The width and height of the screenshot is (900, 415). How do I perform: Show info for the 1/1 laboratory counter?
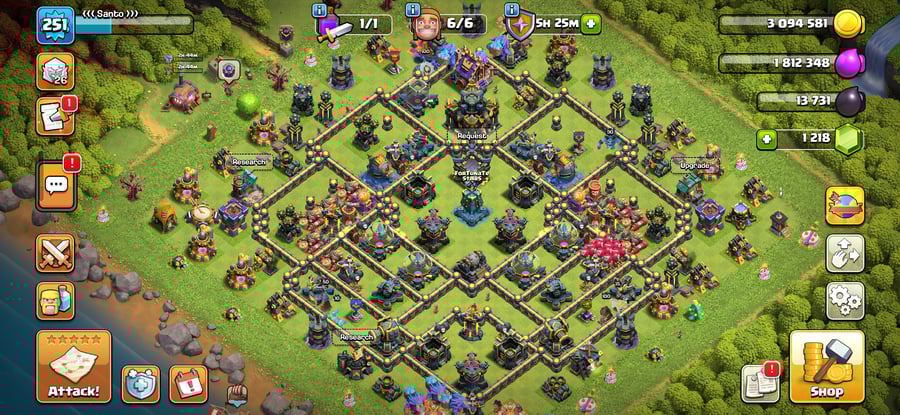click(x=321, y=11)
